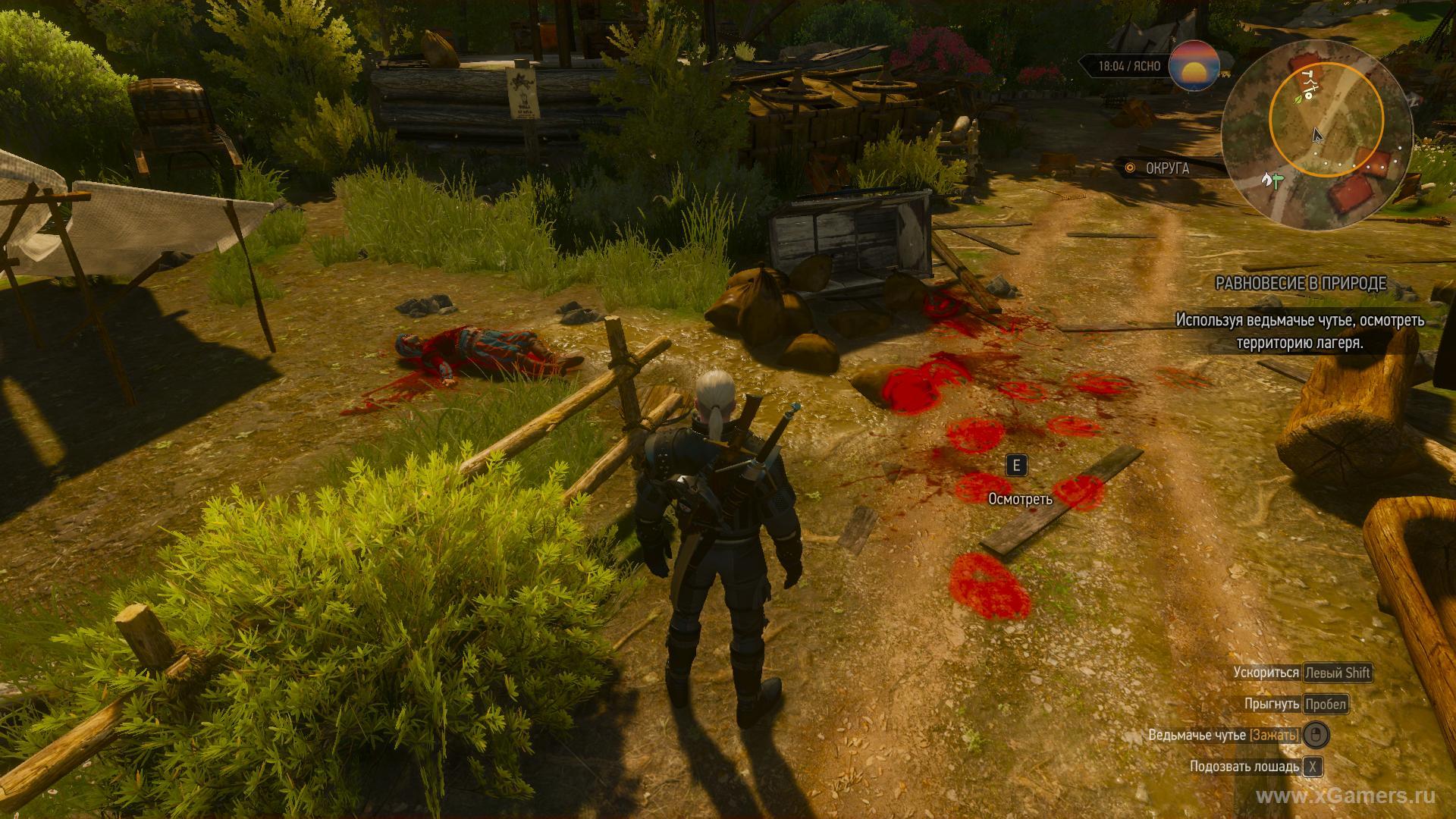Click the player arrow on the minimap
Viewport: 1456px width, 819px height.
(1318, 136)
